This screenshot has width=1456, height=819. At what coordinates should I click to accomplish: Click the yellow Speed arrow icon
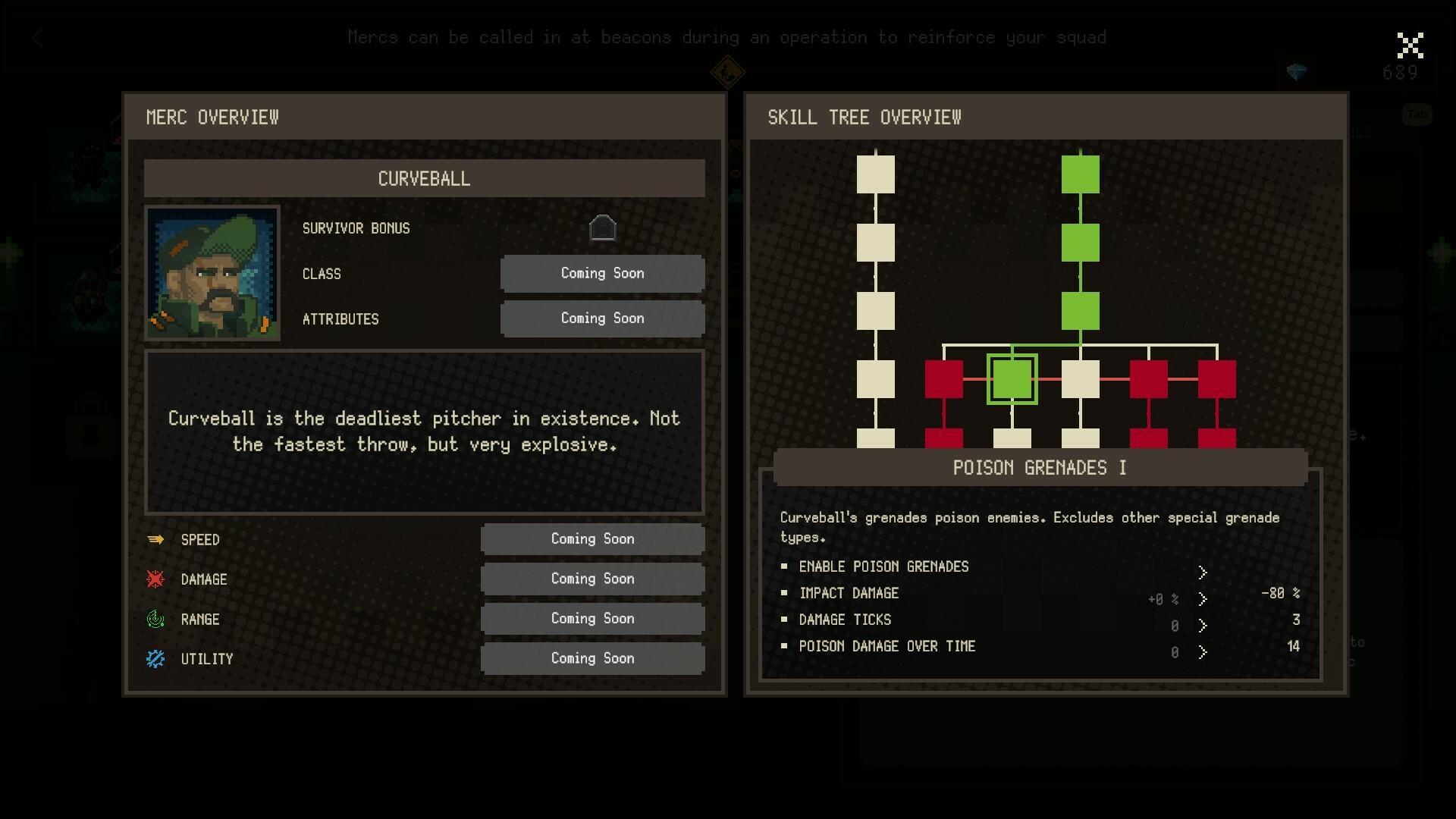pyautogui.click(x=155, y=539)
